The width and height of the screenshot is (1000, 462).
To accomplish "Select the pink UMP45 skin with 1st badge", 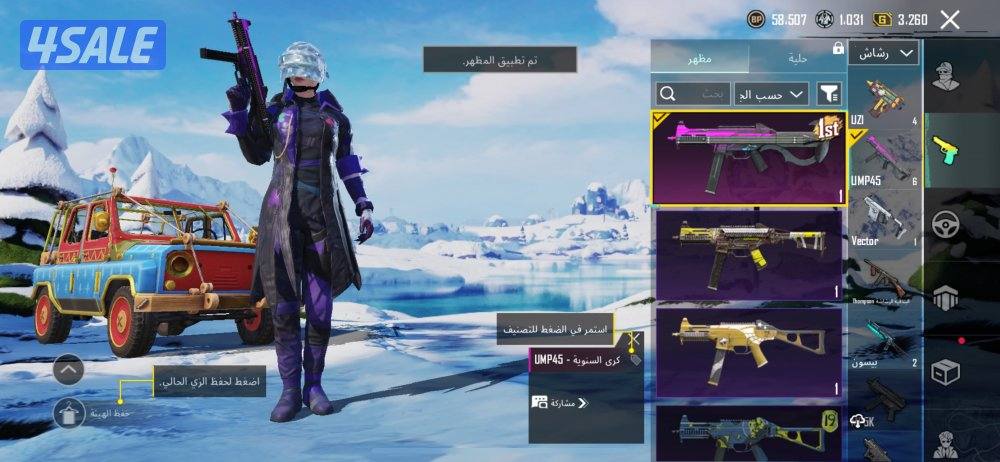I will click(748, 156).
